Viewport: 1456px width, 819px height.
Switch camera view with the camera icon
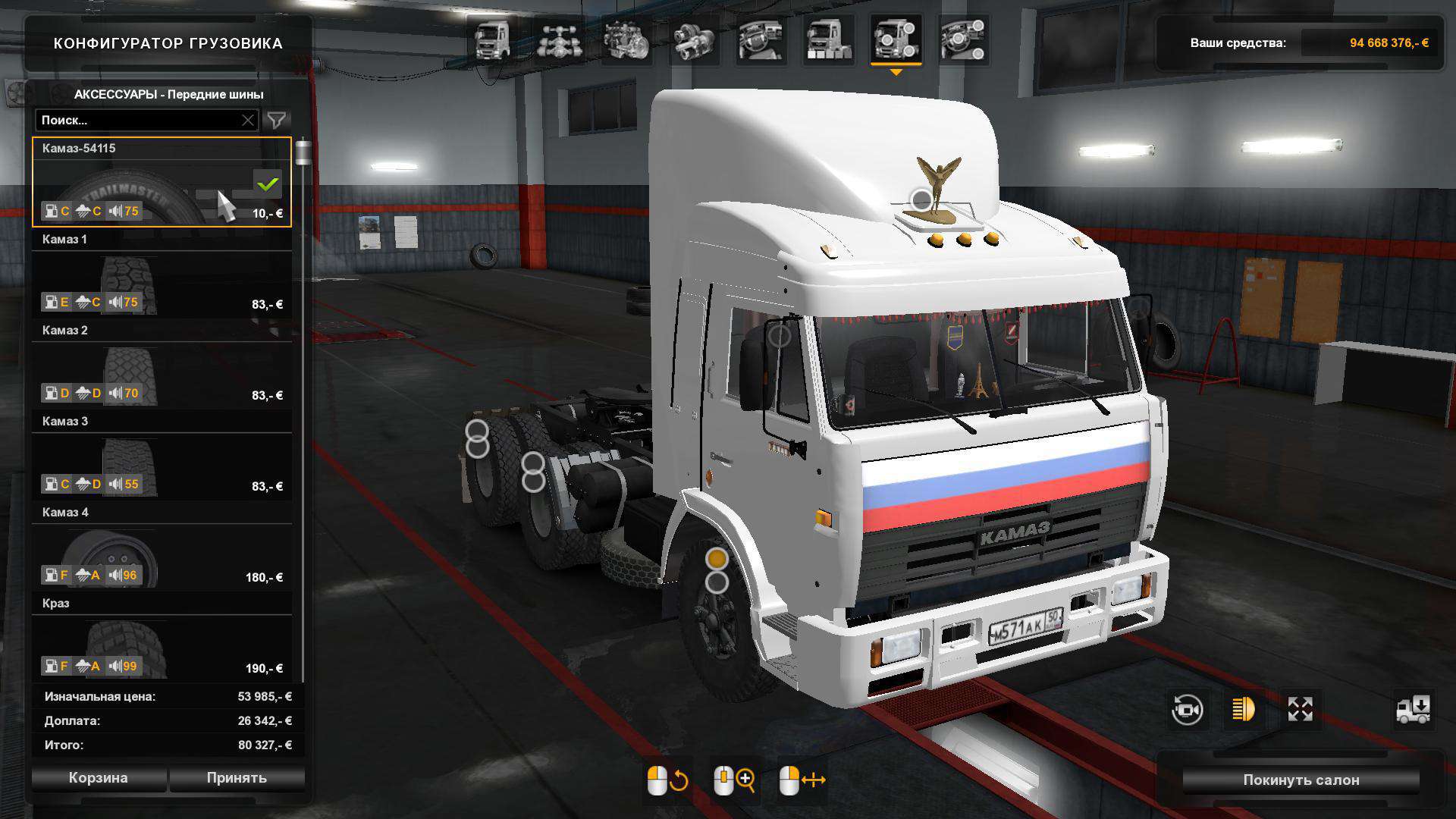pos(1187,710)
